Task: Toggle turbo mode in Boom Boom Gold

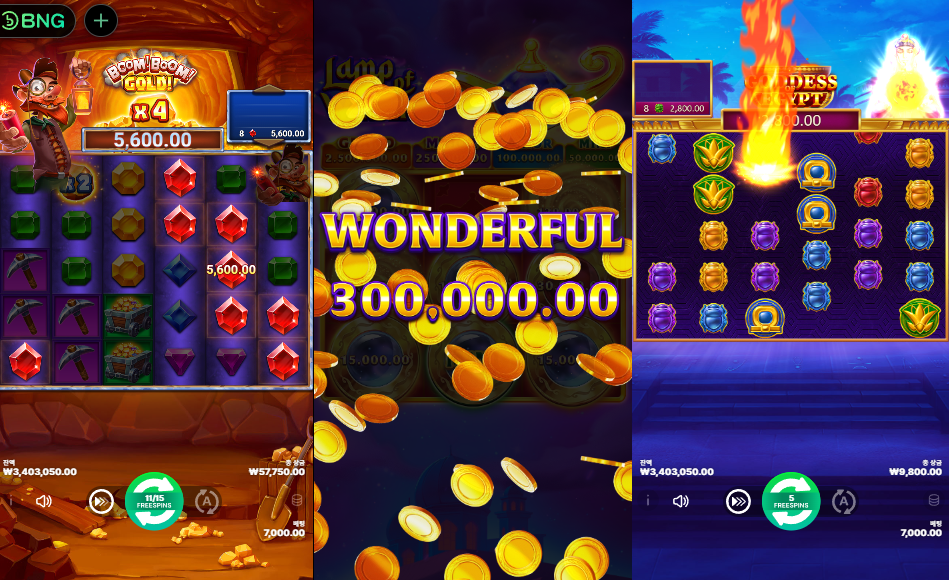Action: (101, 501)
